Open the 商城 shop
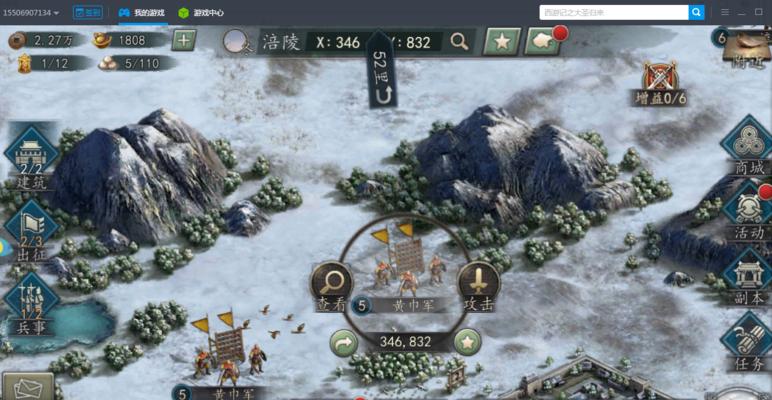772x400 pixels. 749,146
